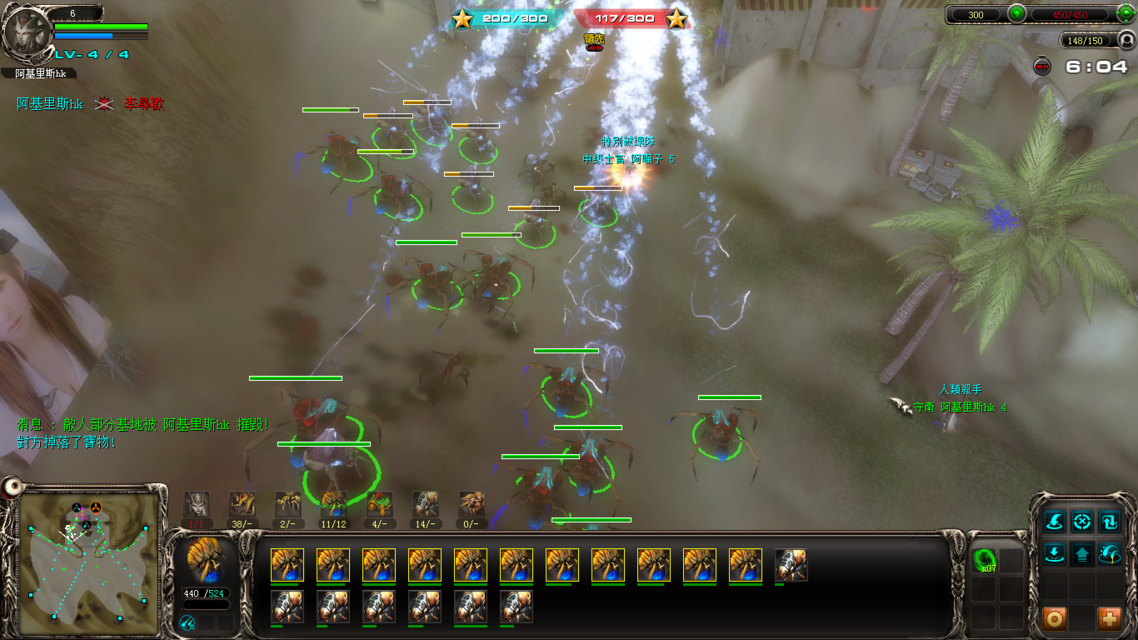The width and height of the screenshot is (1138, 640).
Task: Choose the unit-type icon showing 38/-
Action: coord(242,503)
